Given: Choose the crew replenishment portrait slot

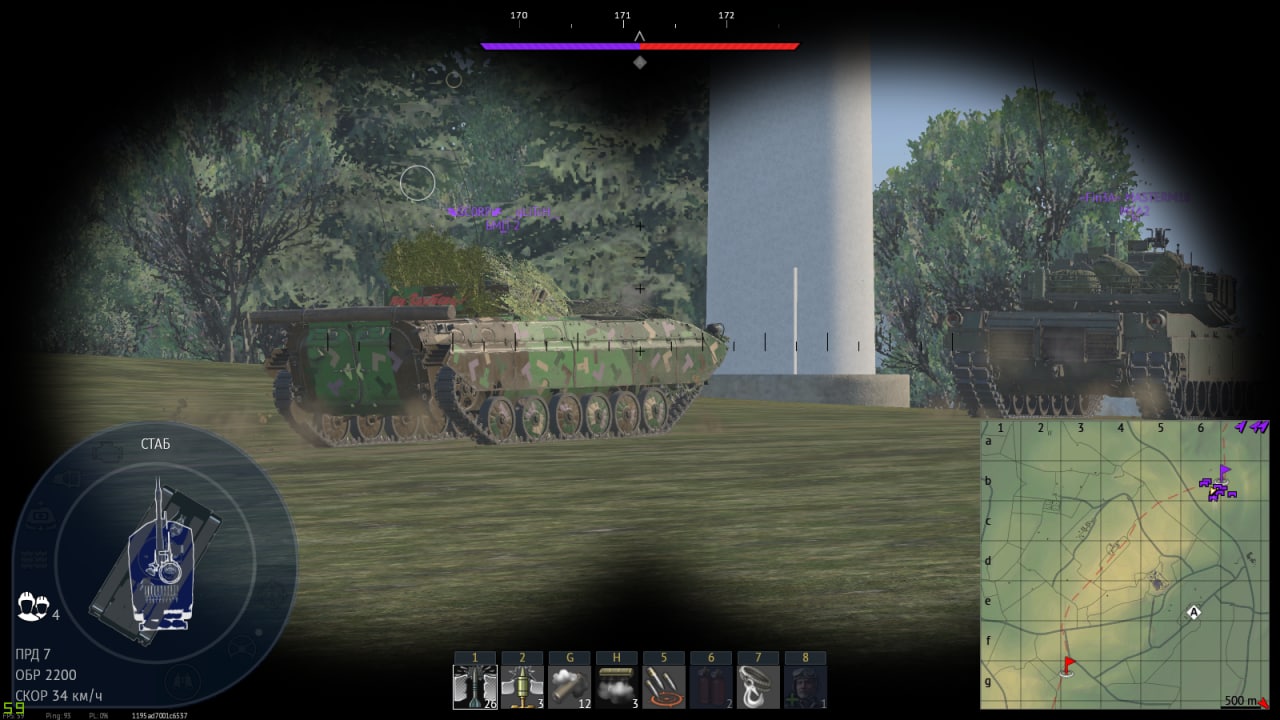Looking at the screenshot, I should click(805, 687).
